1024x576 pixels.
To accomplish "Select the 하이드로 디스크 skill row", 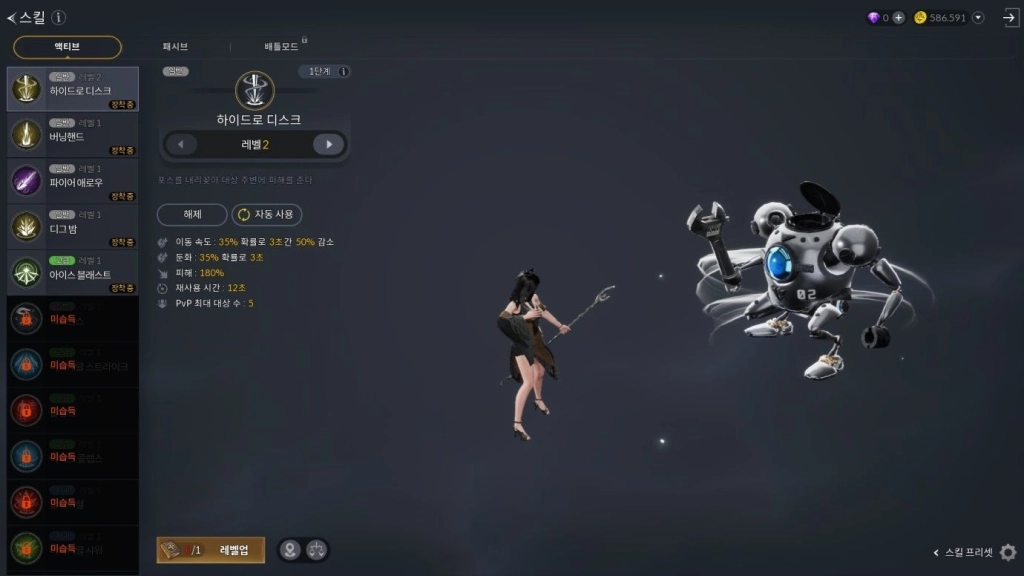I will pyautogui.click(x=73, y=89).
